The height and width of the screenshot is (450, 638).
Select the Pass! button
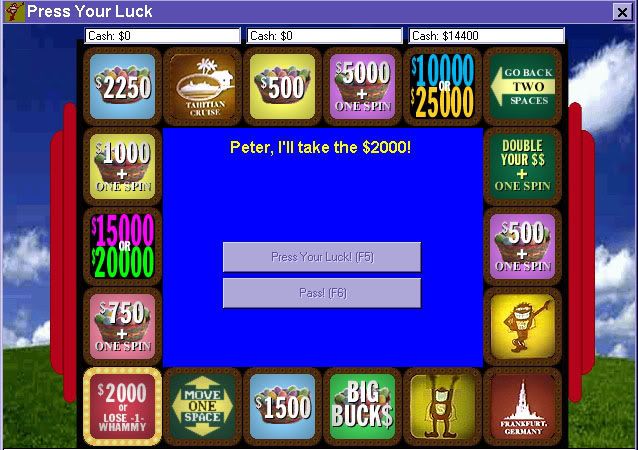(321, 293)
